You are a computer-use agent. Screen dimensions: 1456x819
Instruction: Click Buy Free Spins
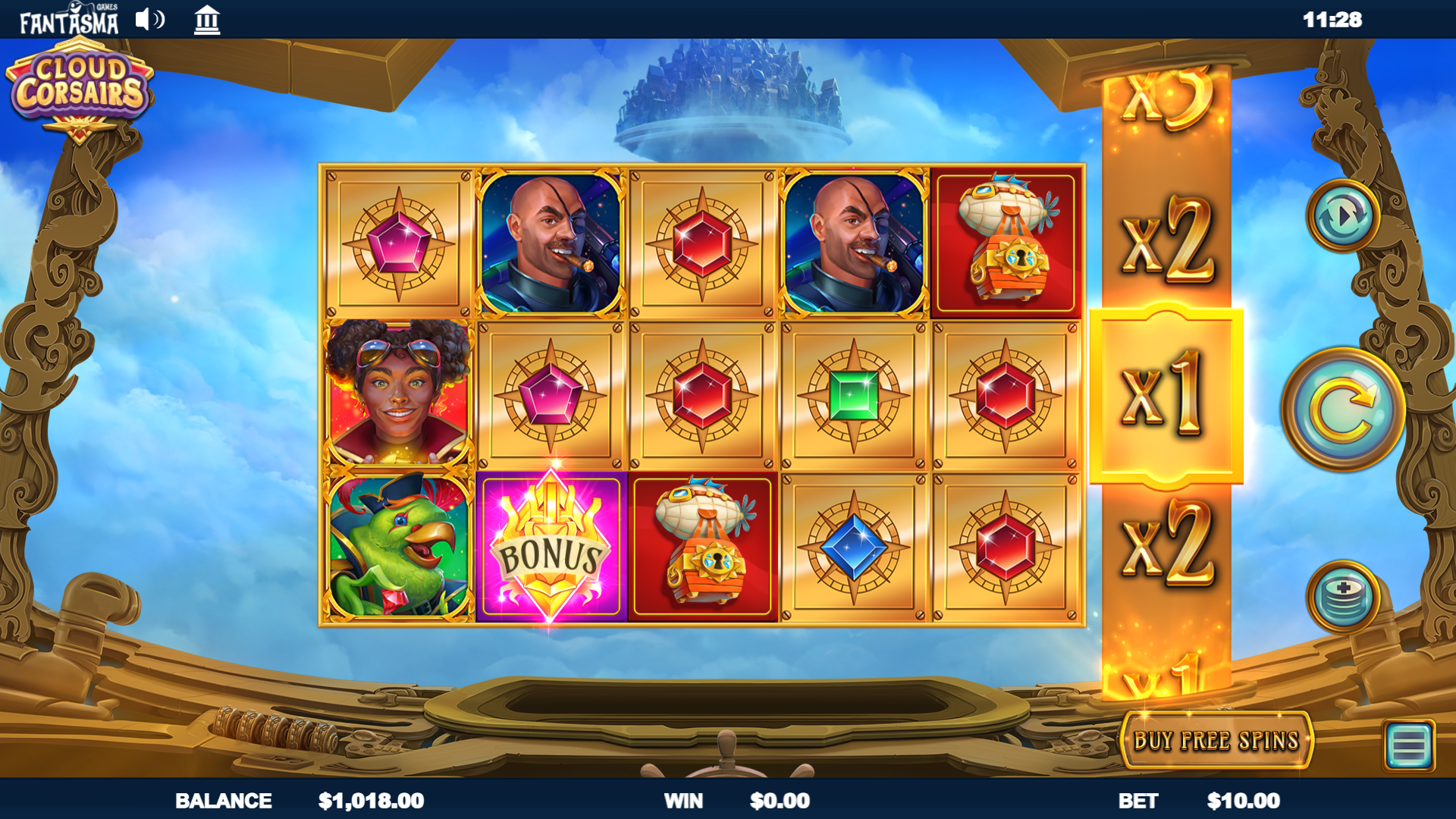[1216, 740]
